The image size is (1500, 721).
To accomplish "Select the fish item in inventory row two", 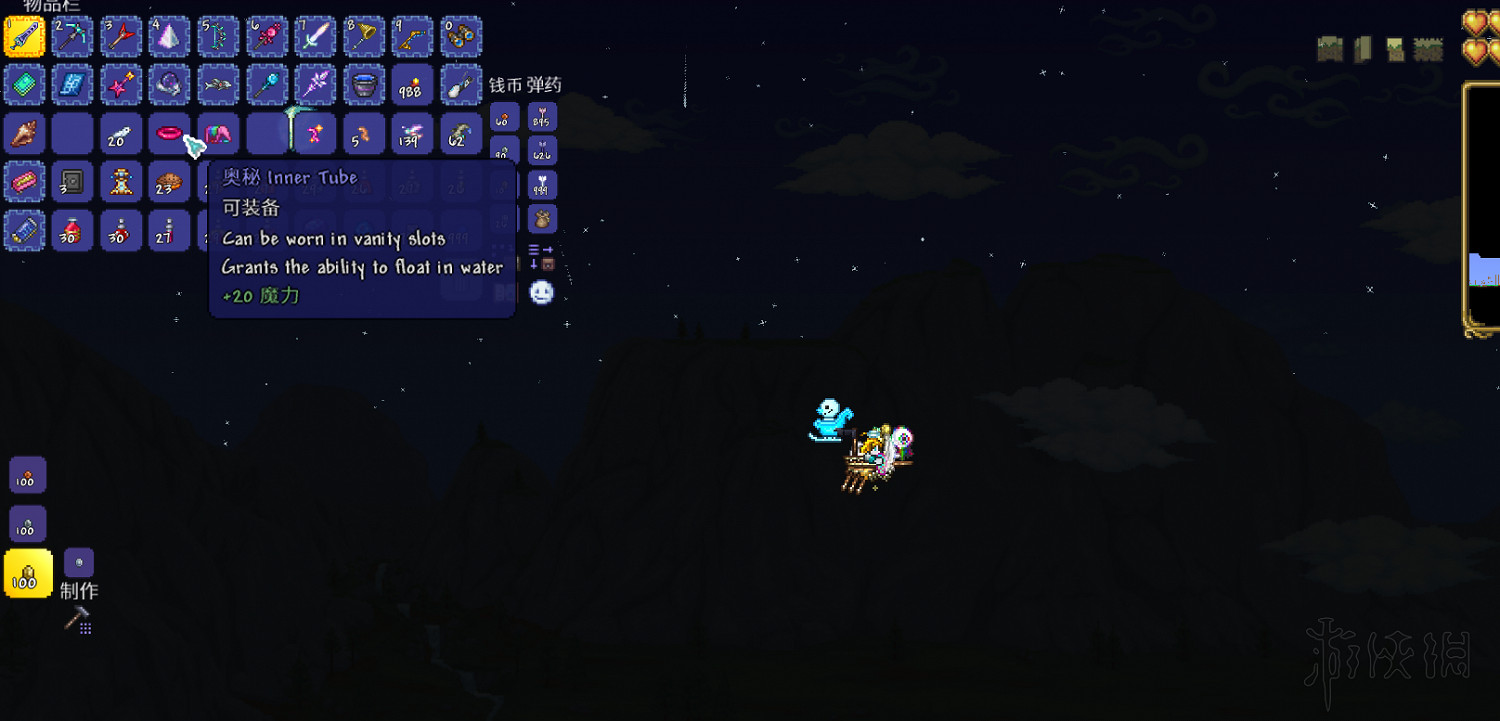I will 217,85.
